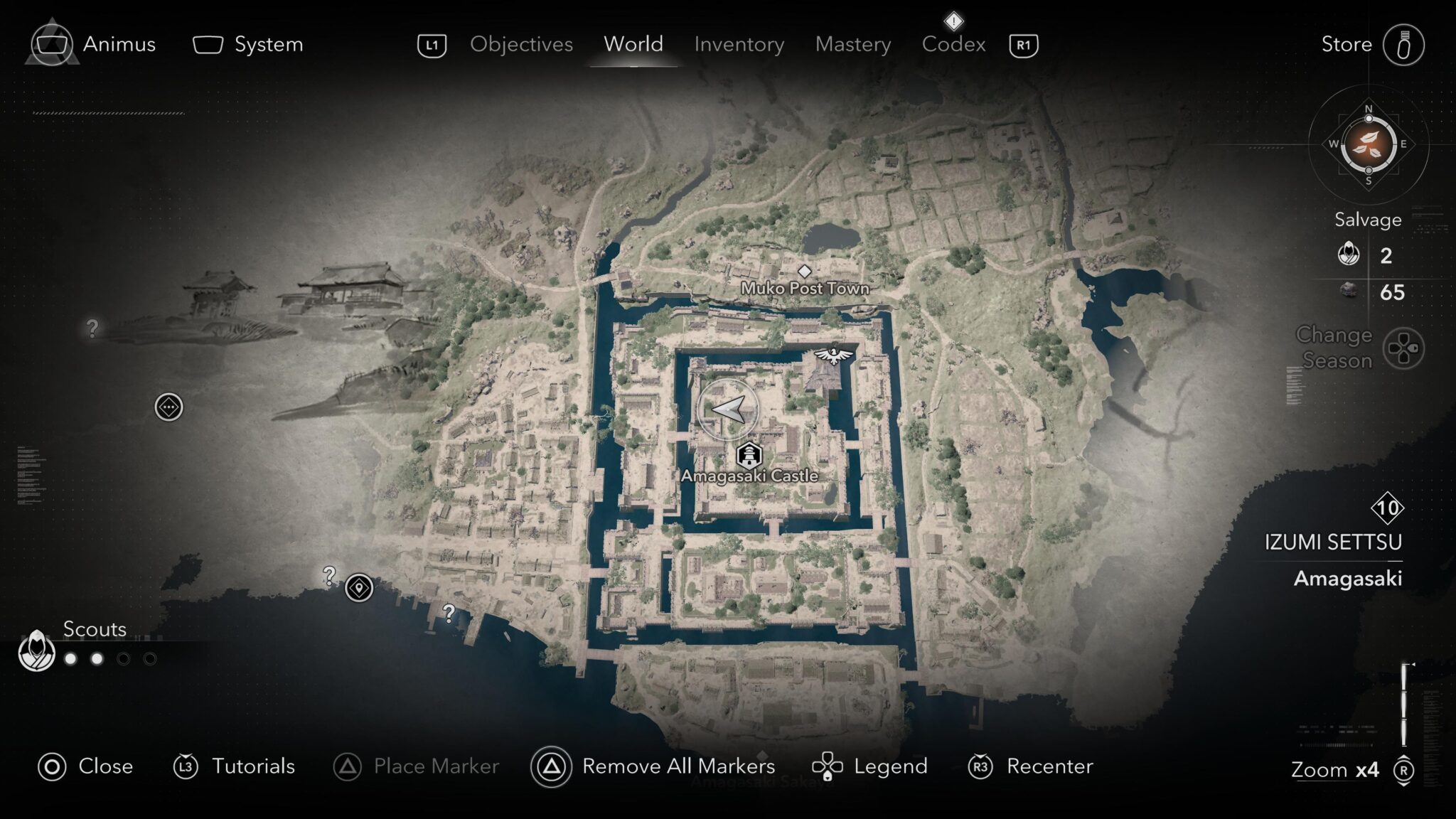This screenshot has height=819, width=1456.
Task: Expand the Codex section via R1
Action: [1022, 44]
